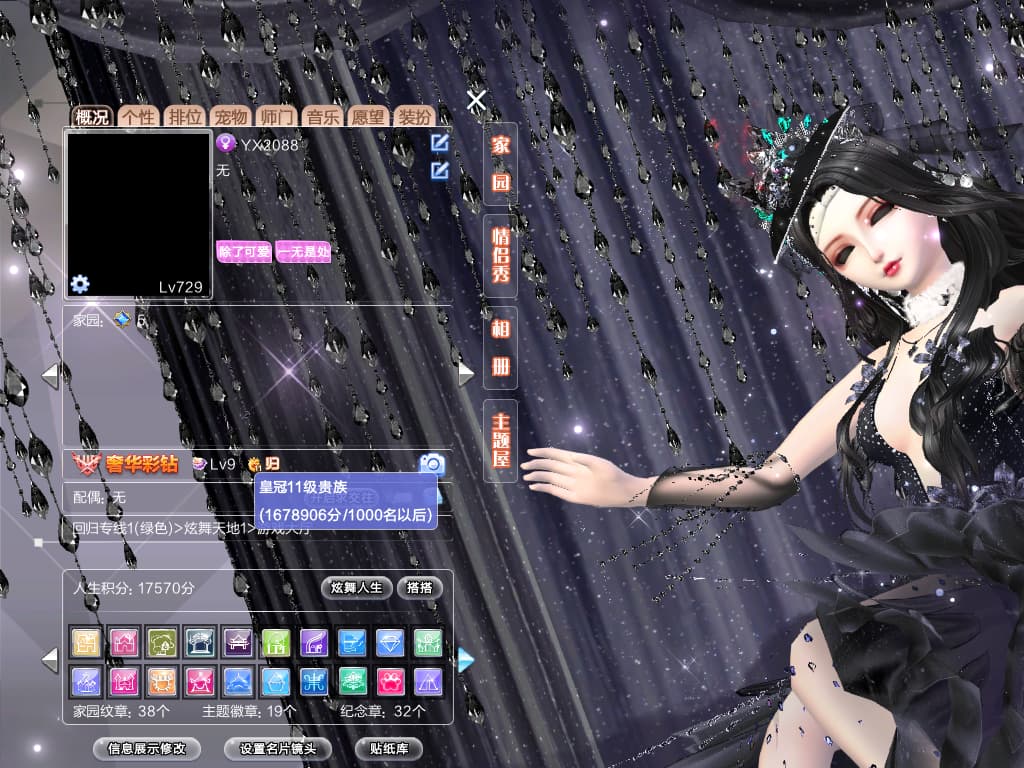Open the 贴纸库 sticker library
The height and width of the screenshot is (768, 1024).
point(389,748)
